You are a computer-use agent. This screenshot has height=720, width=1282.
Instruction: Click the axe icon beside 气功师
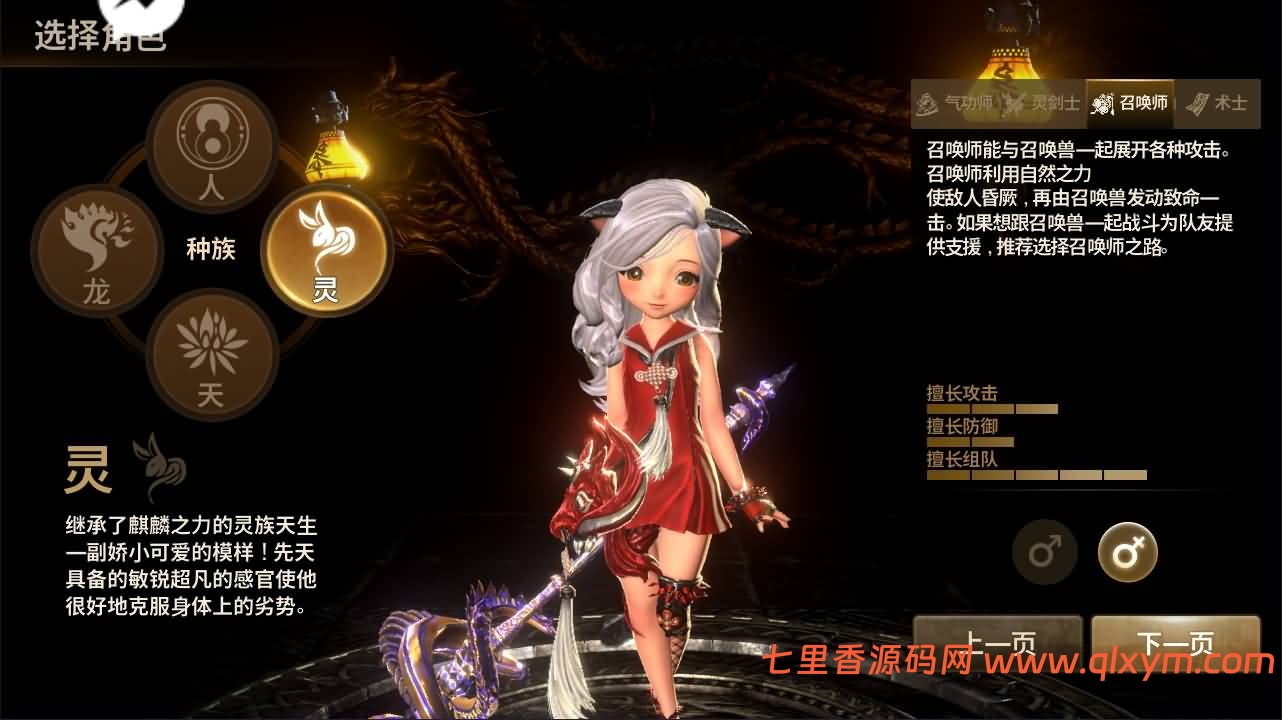click(x=925, y=103)
